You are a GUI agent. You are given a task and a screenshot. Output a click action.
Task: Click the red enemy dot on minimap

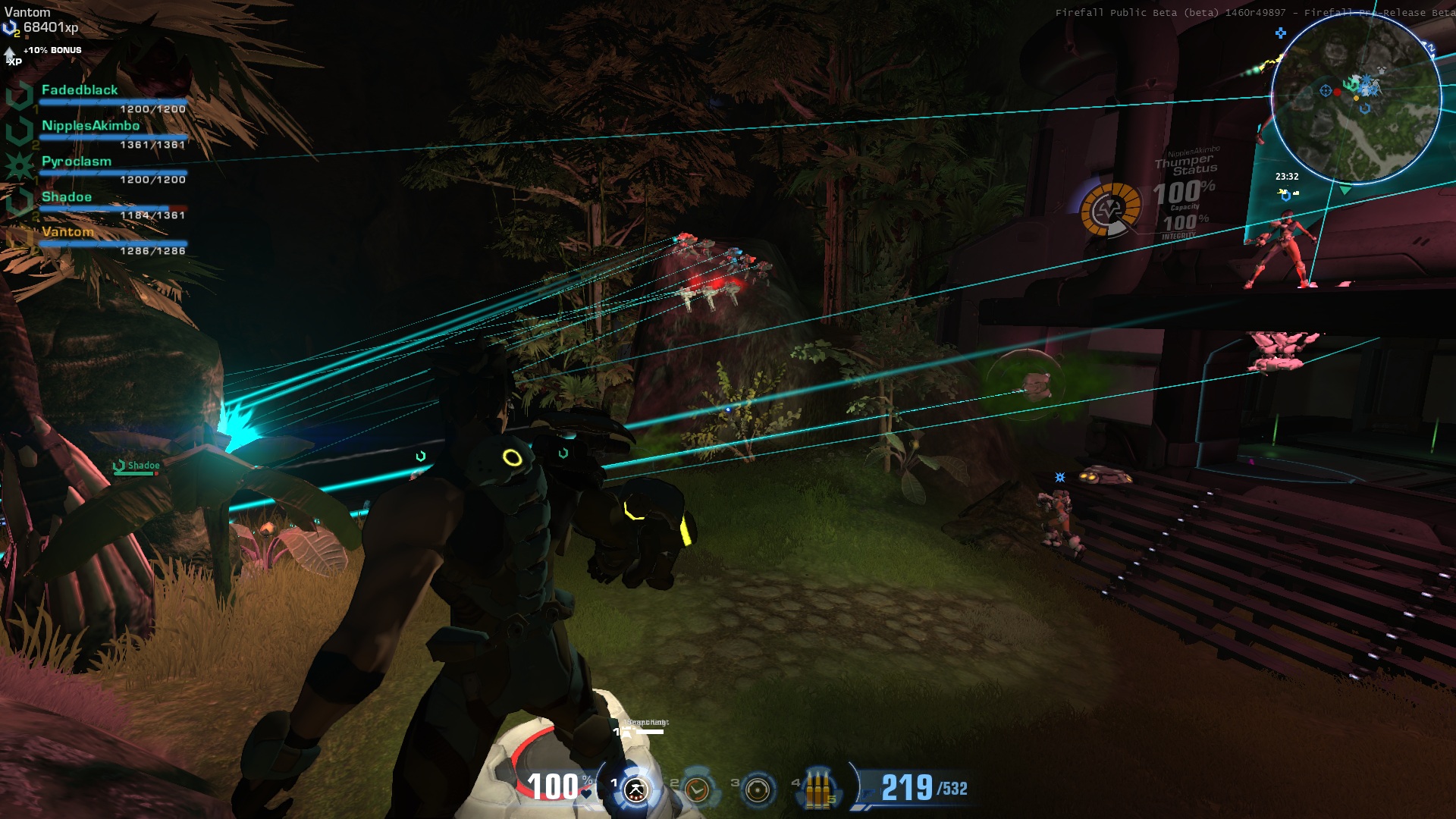pos(1337,92)
